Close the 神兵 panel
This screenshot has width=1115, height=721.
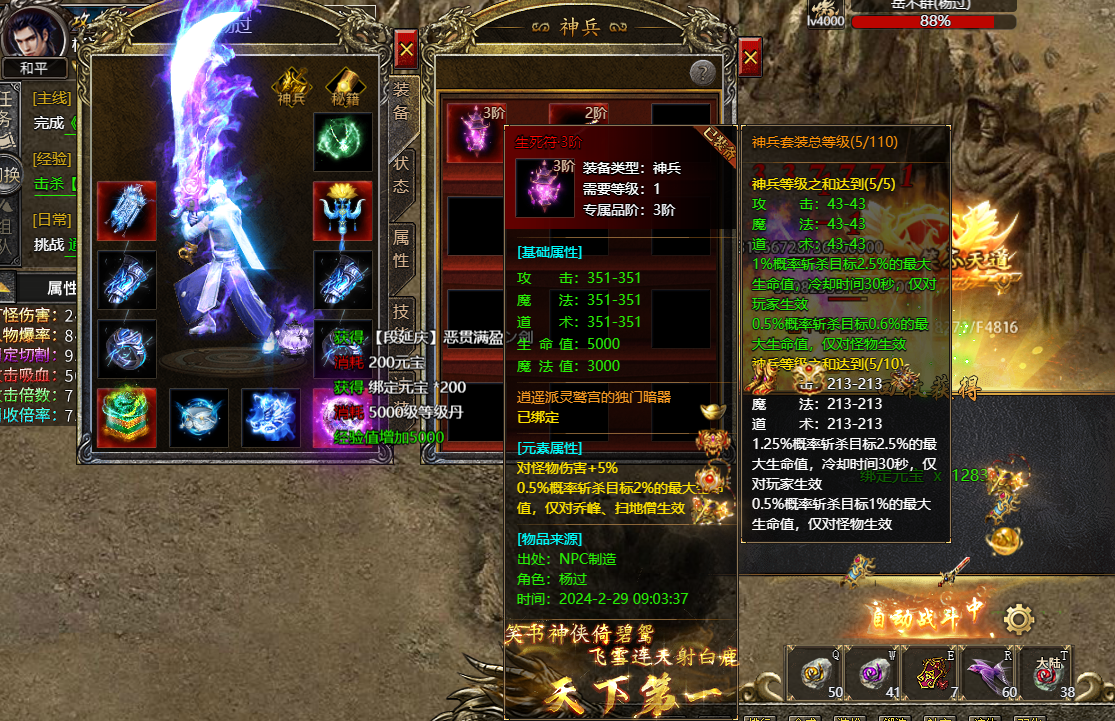(x=750, y=57)
